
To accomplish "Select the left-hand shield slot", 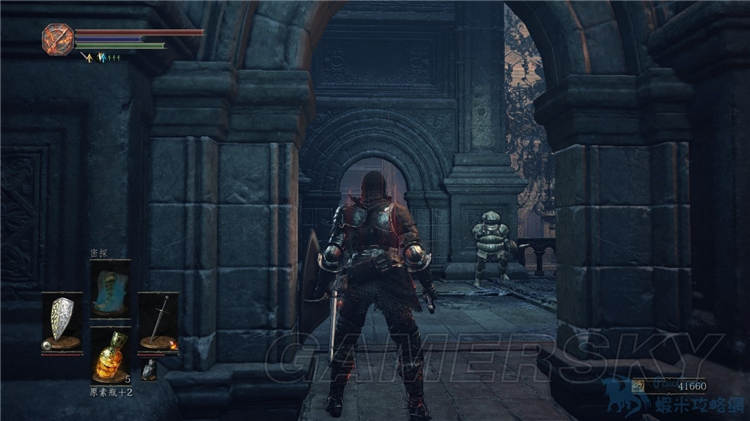I will [61, 319].
